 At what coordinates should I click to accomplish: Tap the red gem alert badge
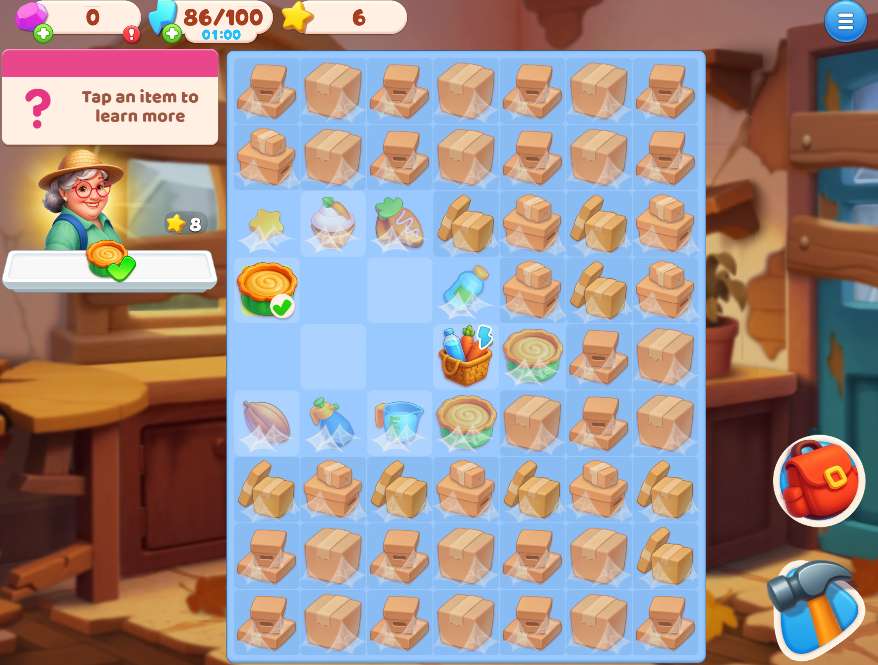(x=132, y=34)
